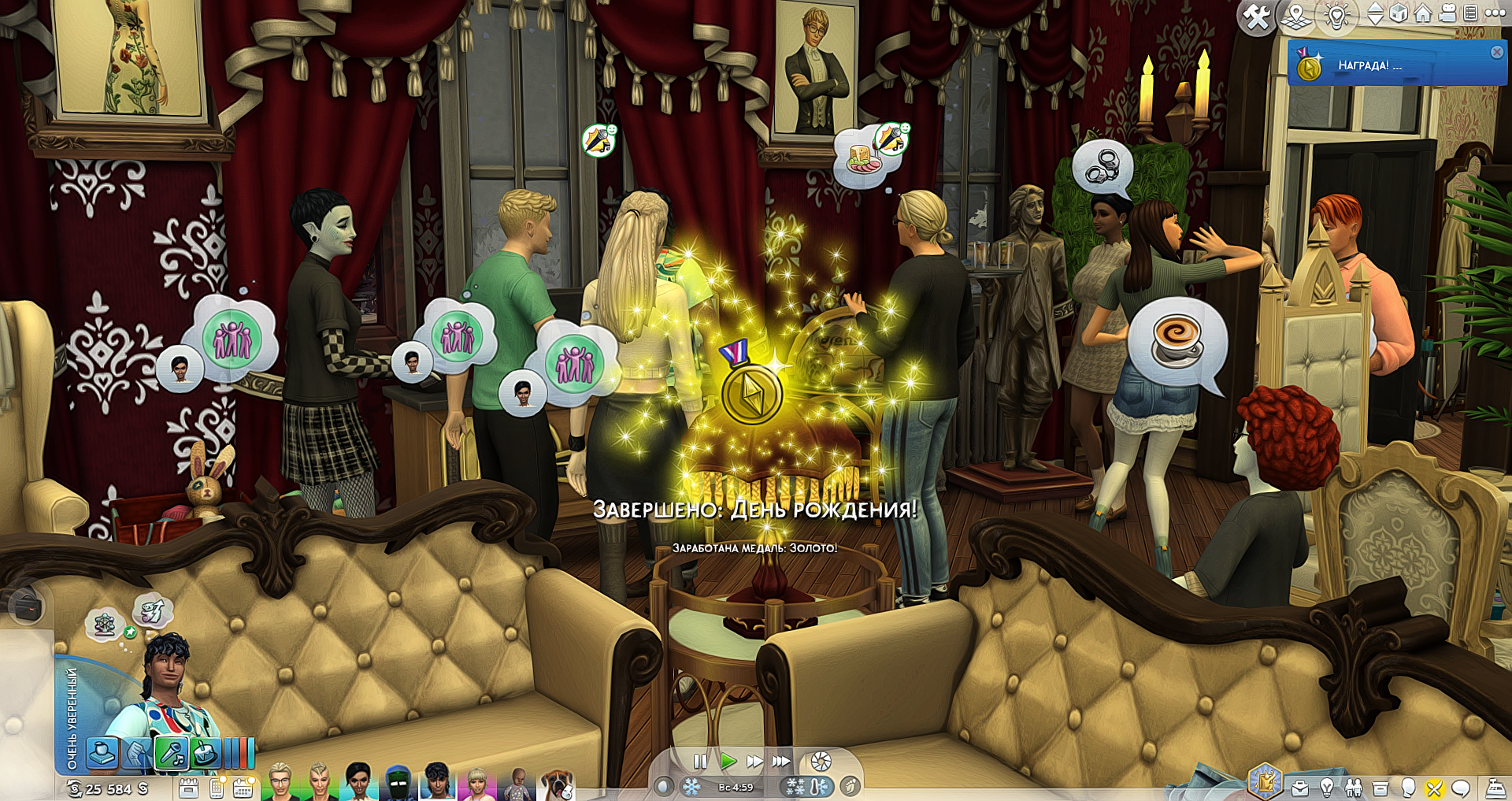Open the needs panel highlighted in yellow
This screenshot has height=801, width=1512.
point(1434,787)
